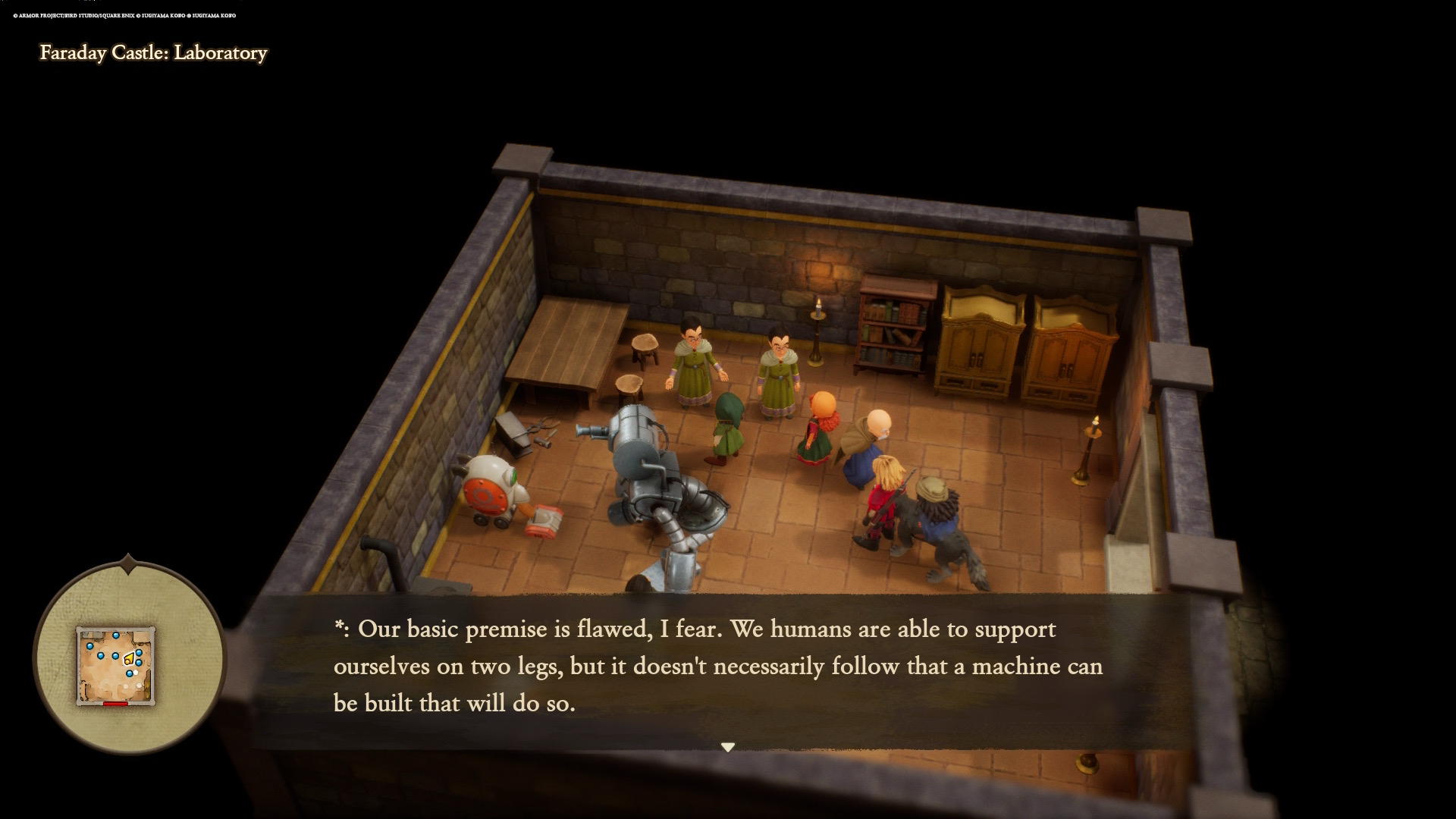This screenshot has height=819, width=1456.
Task: Advance dialogue with the continue arrow
Action: pyautogui.click(x=728, y=748)
